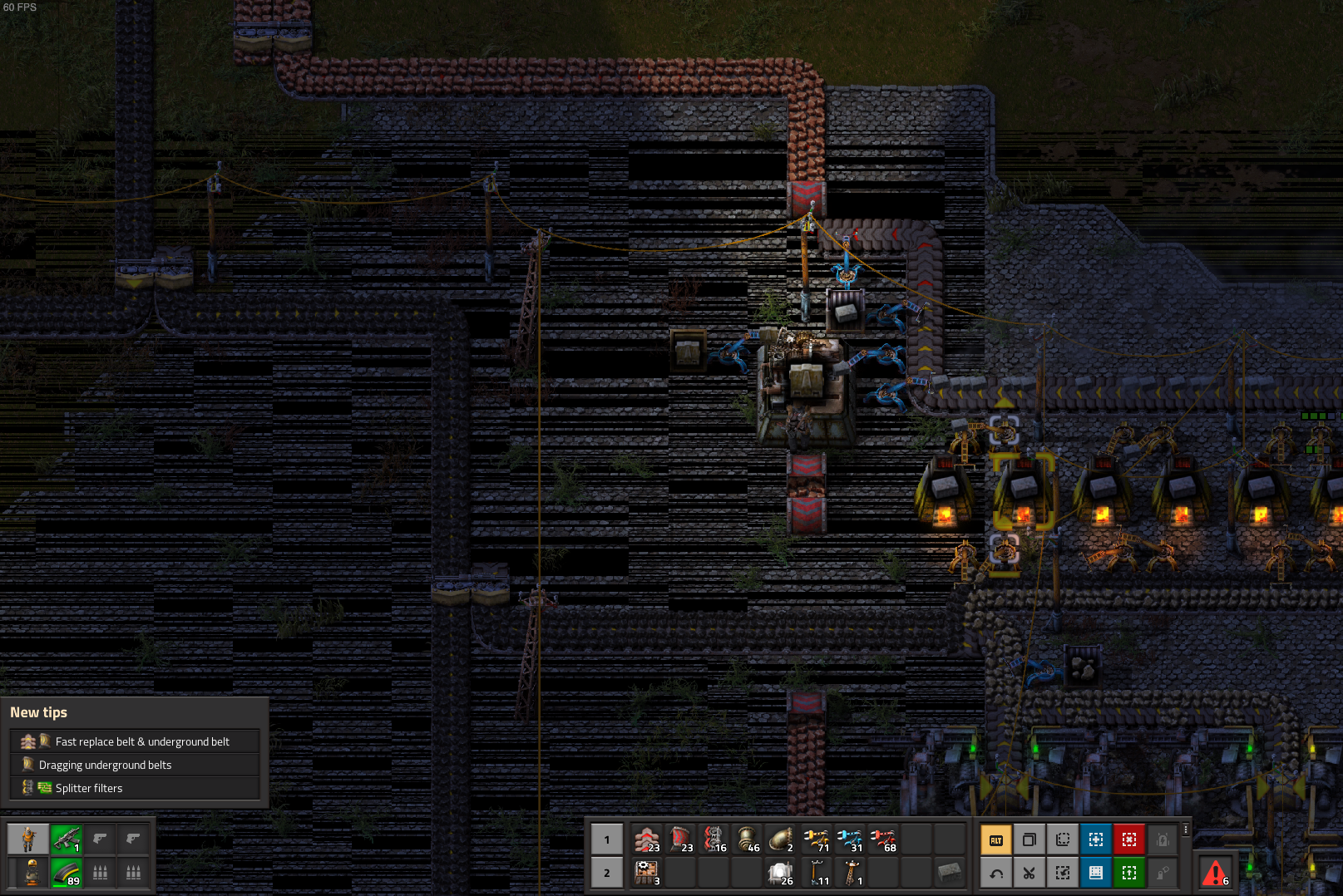Select the pipe hotbar slot
Screen dimensions: 1343x896
748,839
